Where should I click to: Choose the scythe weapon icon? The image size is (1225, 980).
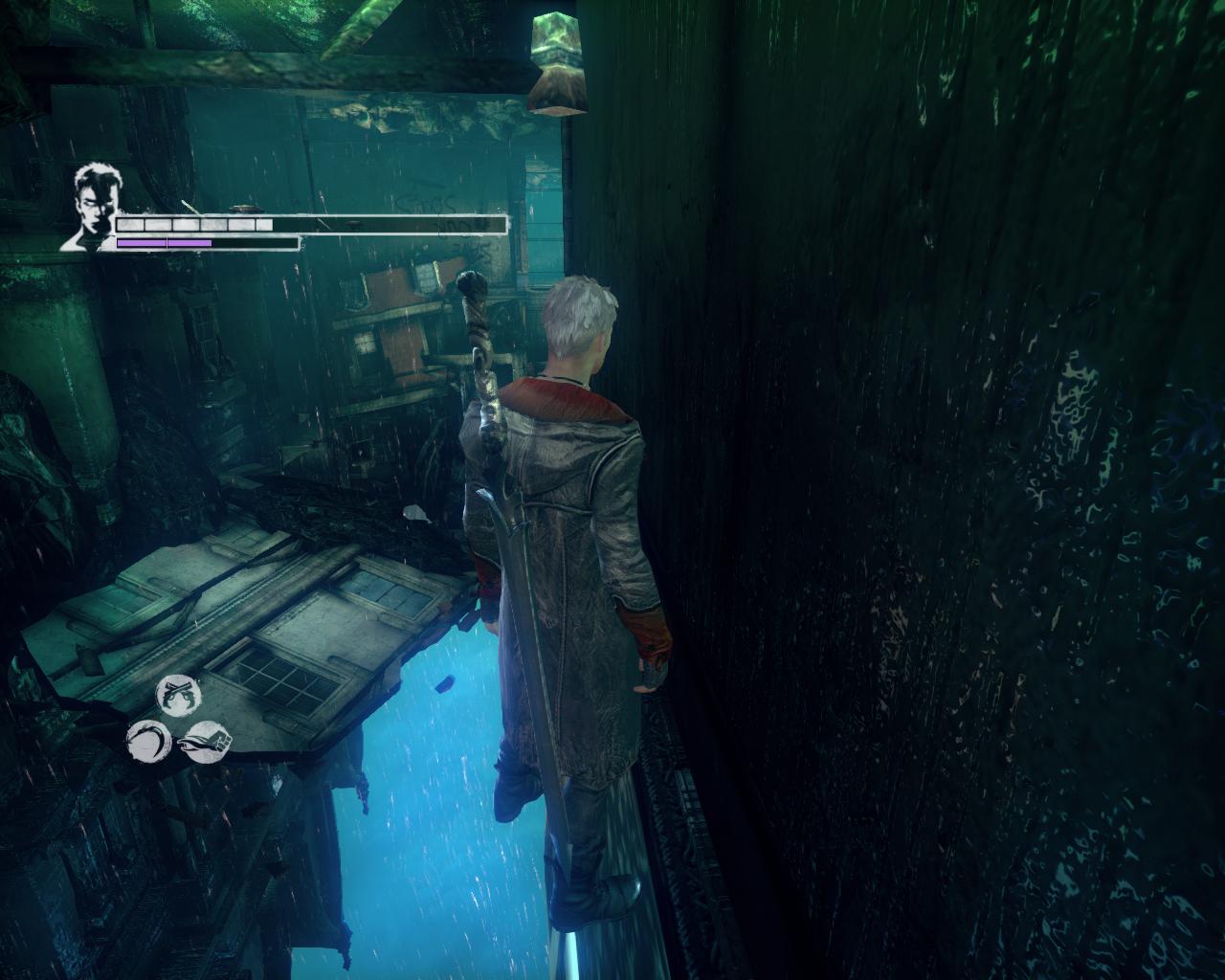coord(148,739)
